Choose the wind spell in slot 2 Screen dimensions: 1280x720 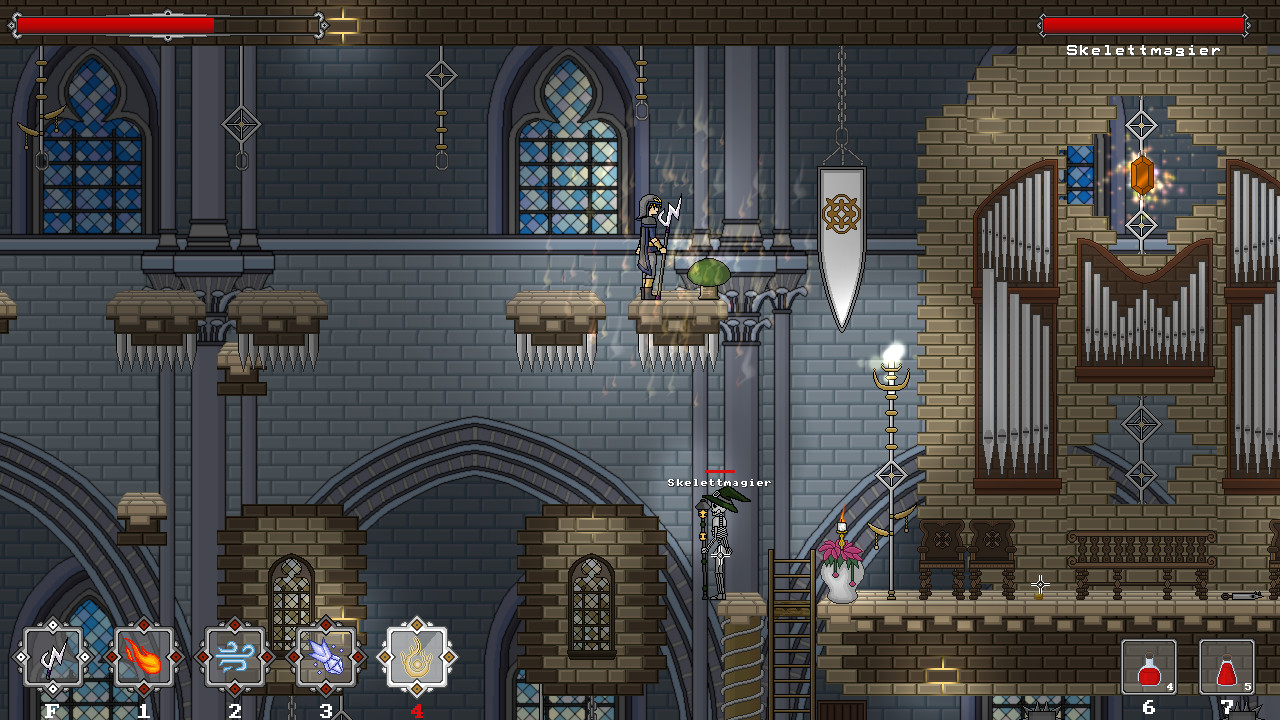(x=234, y=657)
